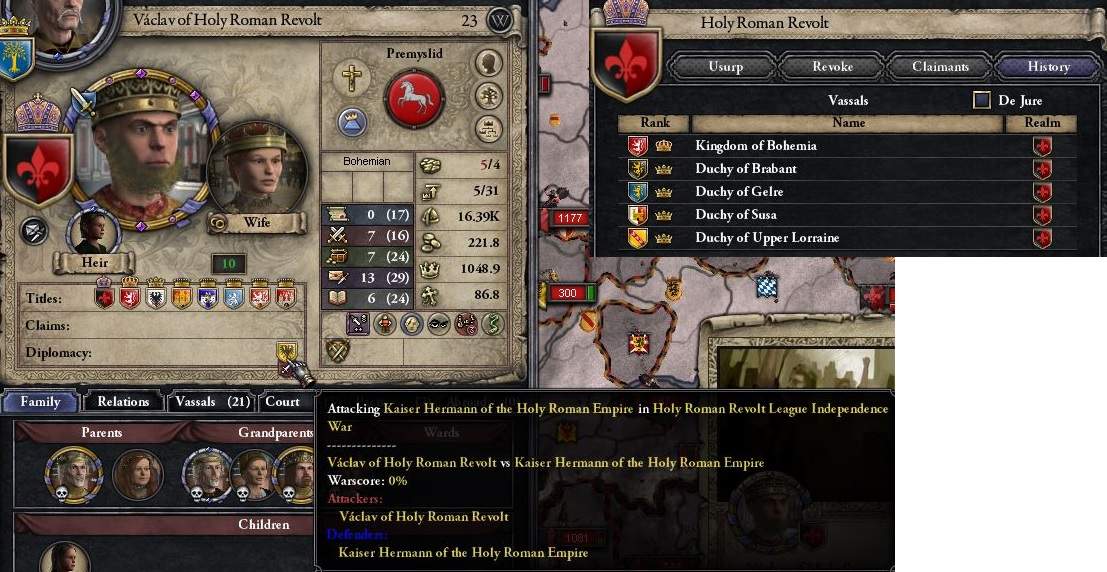This screenshot has height=572, width=1107.
Task: Open the Relations tab
Action: pos(123,402)
